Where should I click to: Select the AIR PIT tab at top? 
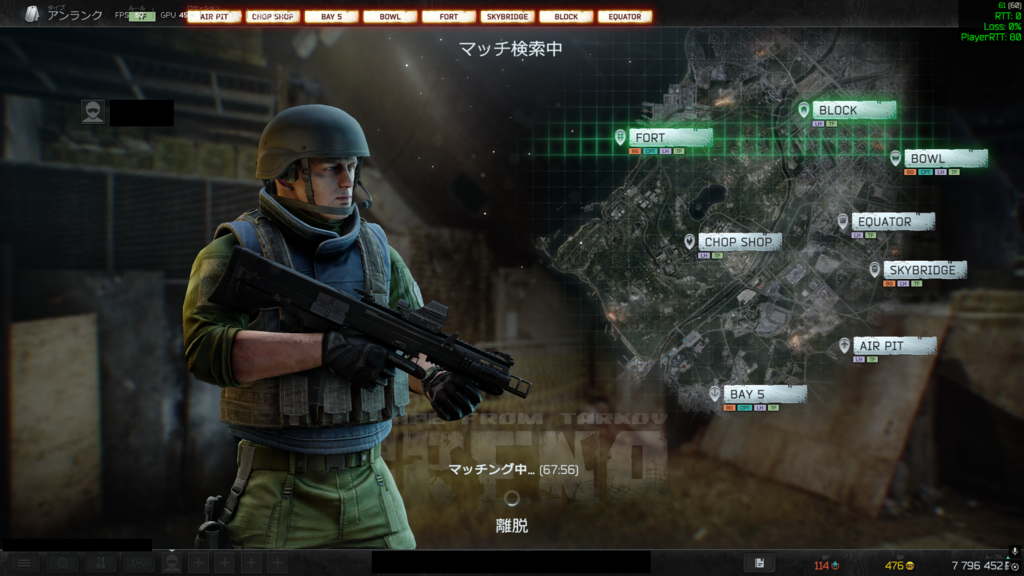pos(214,17)
